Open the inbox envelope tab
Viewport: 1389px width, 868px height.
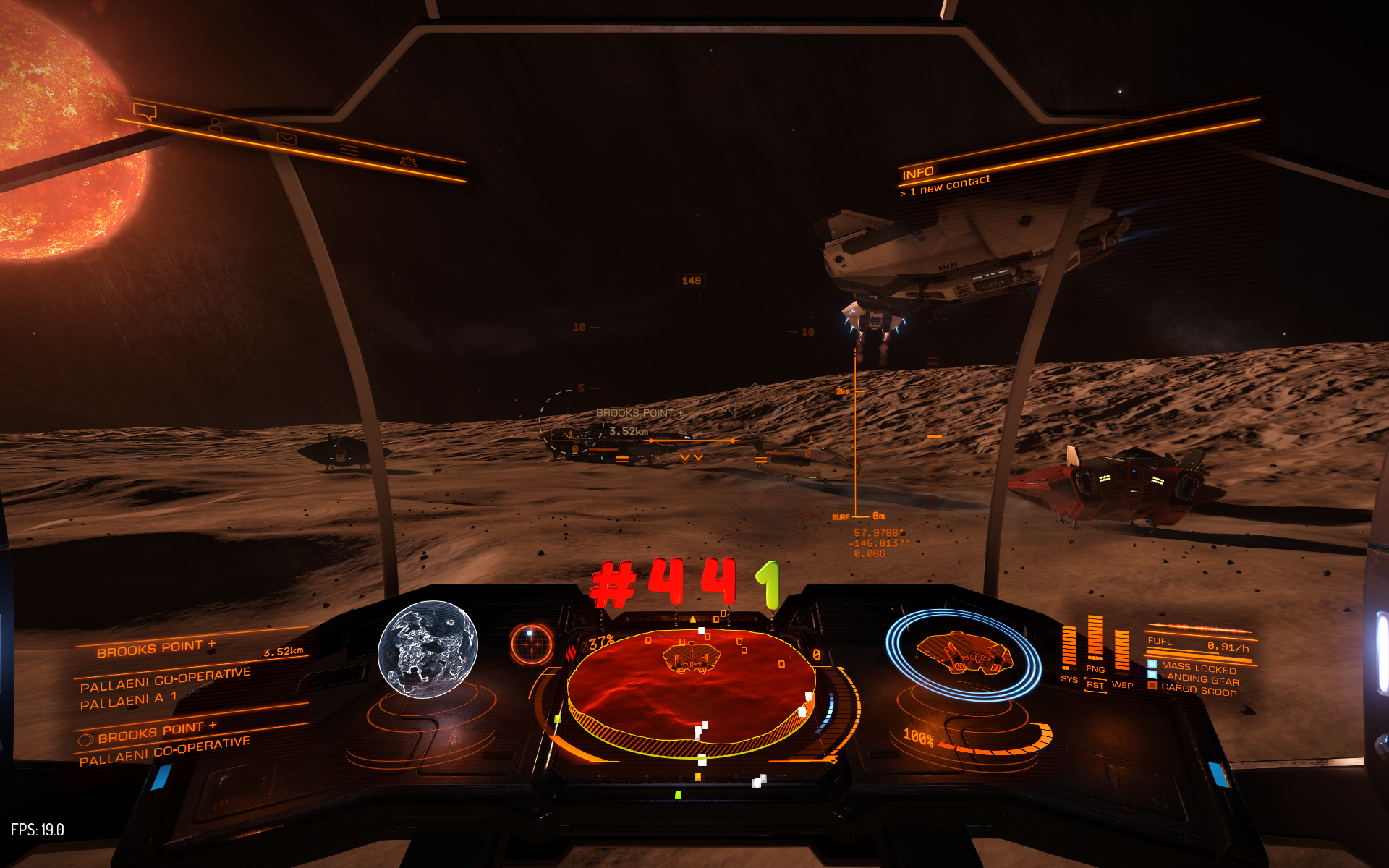pyautogui.click(x=286, y=137)
